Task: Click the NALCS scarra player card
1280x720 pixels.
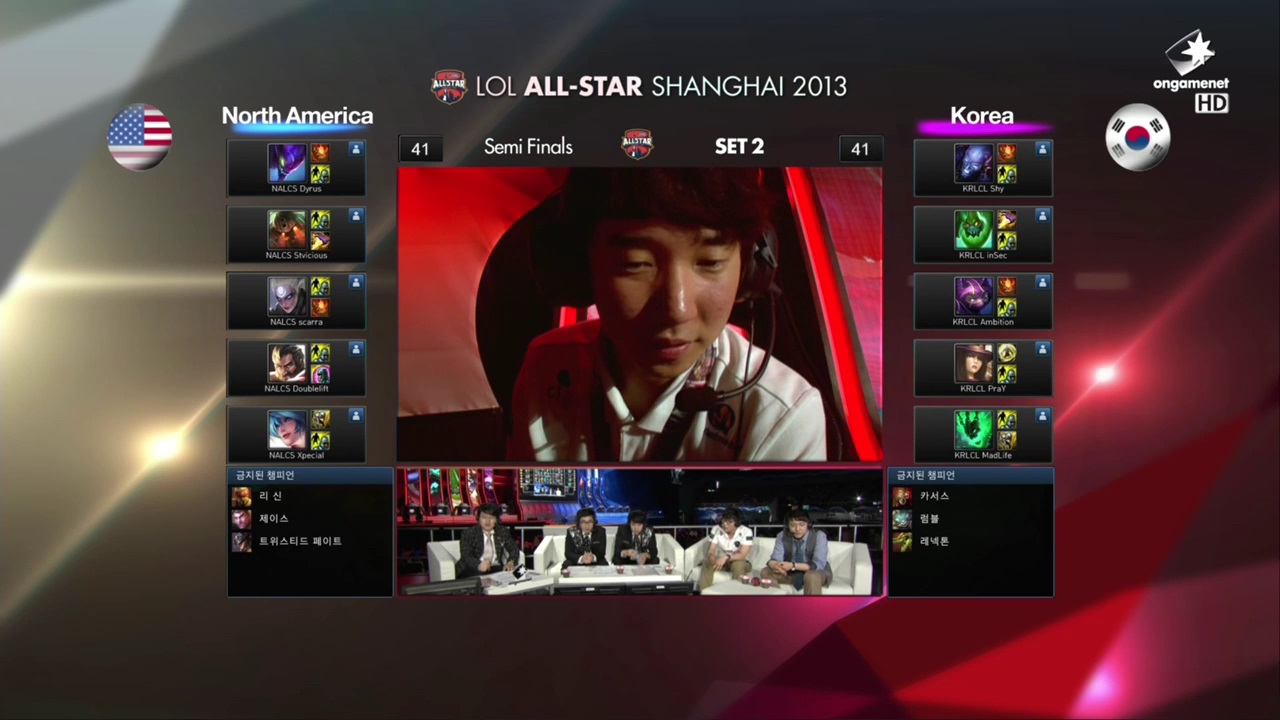Action: (296, 301)
